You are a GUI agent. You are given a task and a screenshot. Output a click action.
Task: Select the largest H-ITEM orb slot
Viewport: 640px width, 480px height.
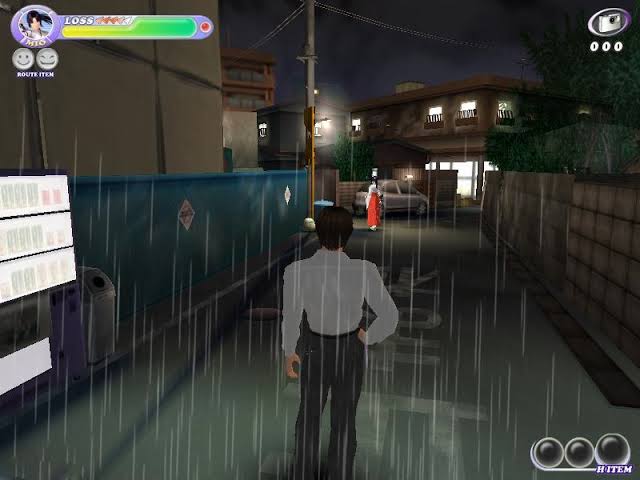[x=613, y=450]
